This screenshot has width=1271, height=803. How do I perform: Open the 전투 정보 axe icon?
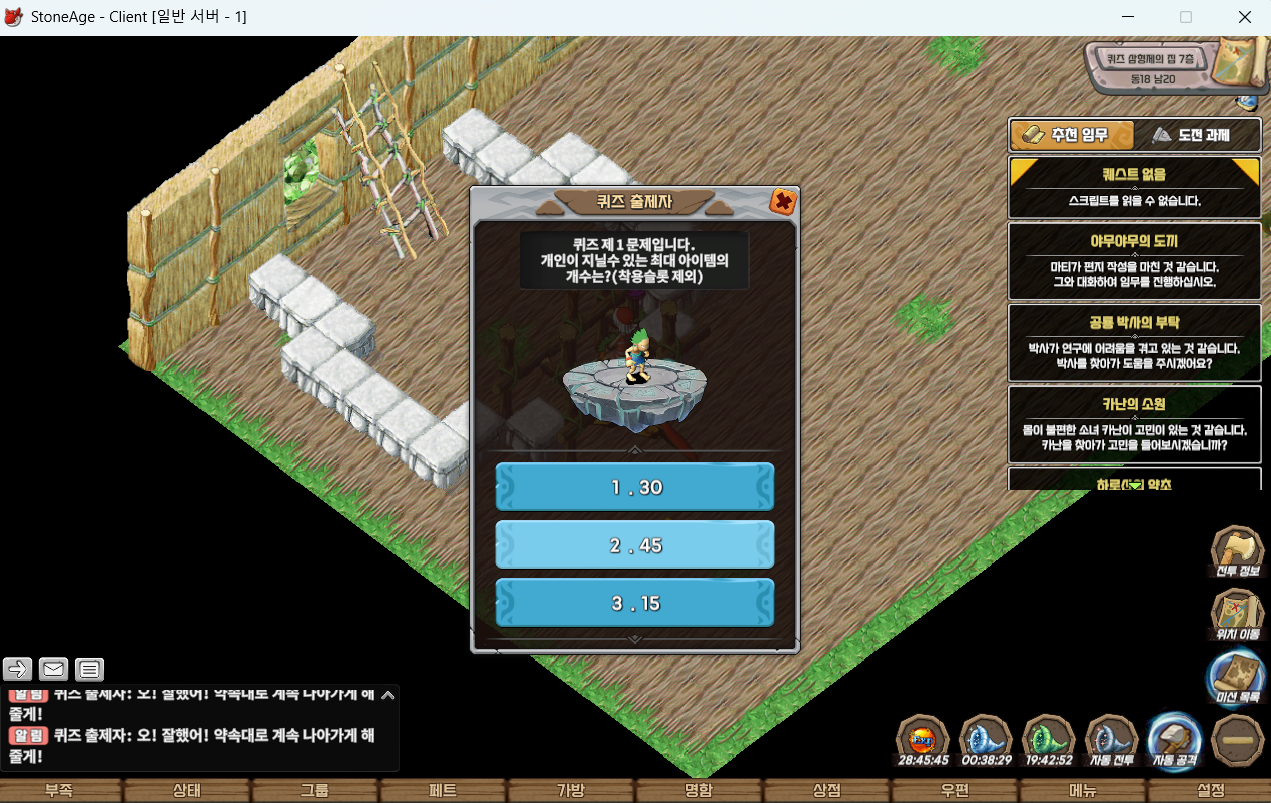[x=1237, y=553]
